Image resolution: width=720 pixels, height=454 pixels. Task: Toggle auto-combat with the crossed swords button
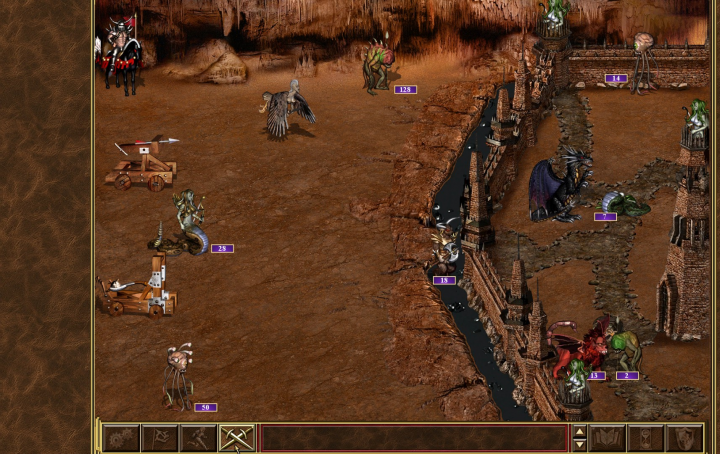coord(237,438)
